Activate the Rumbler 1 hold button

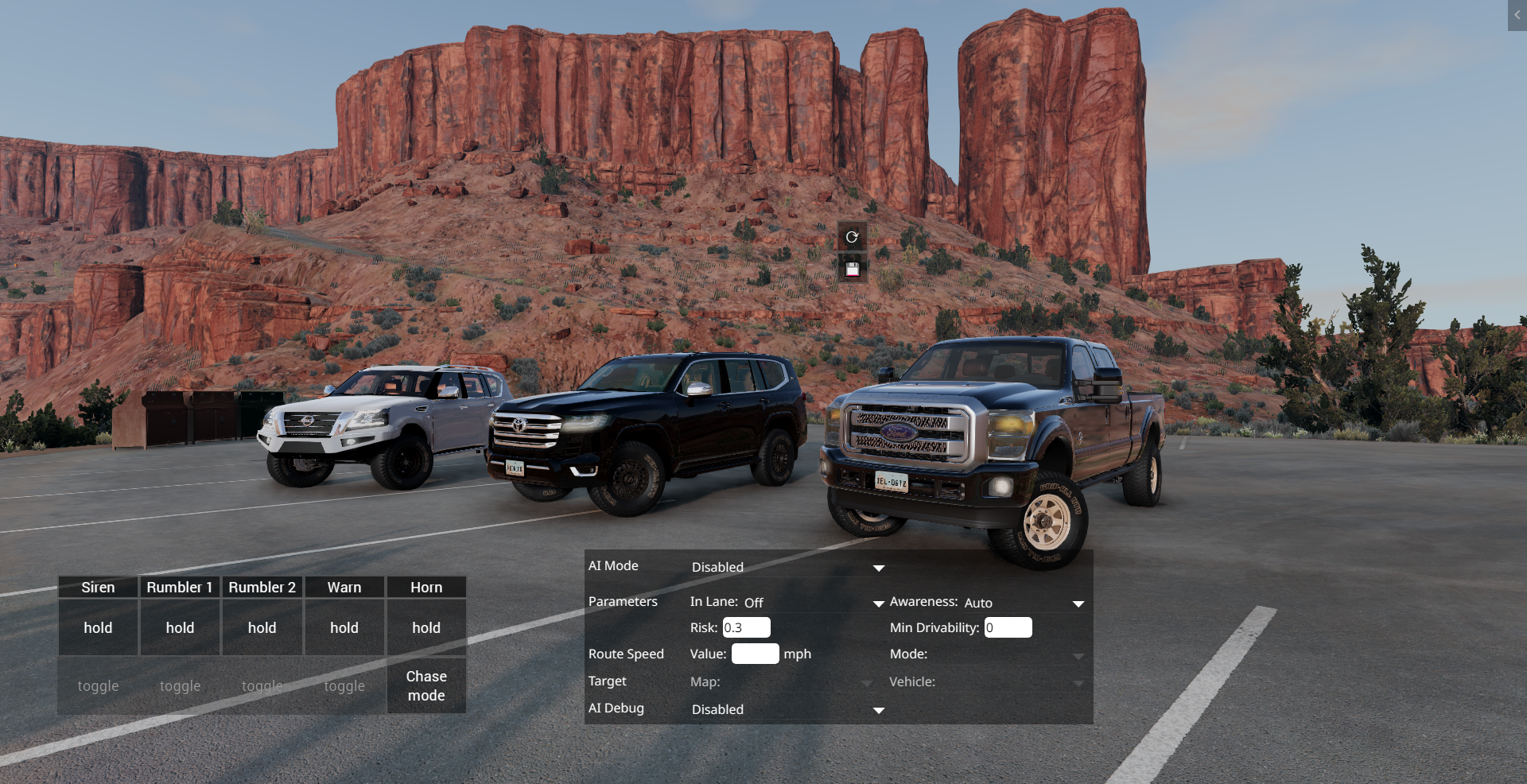[180, 627]
